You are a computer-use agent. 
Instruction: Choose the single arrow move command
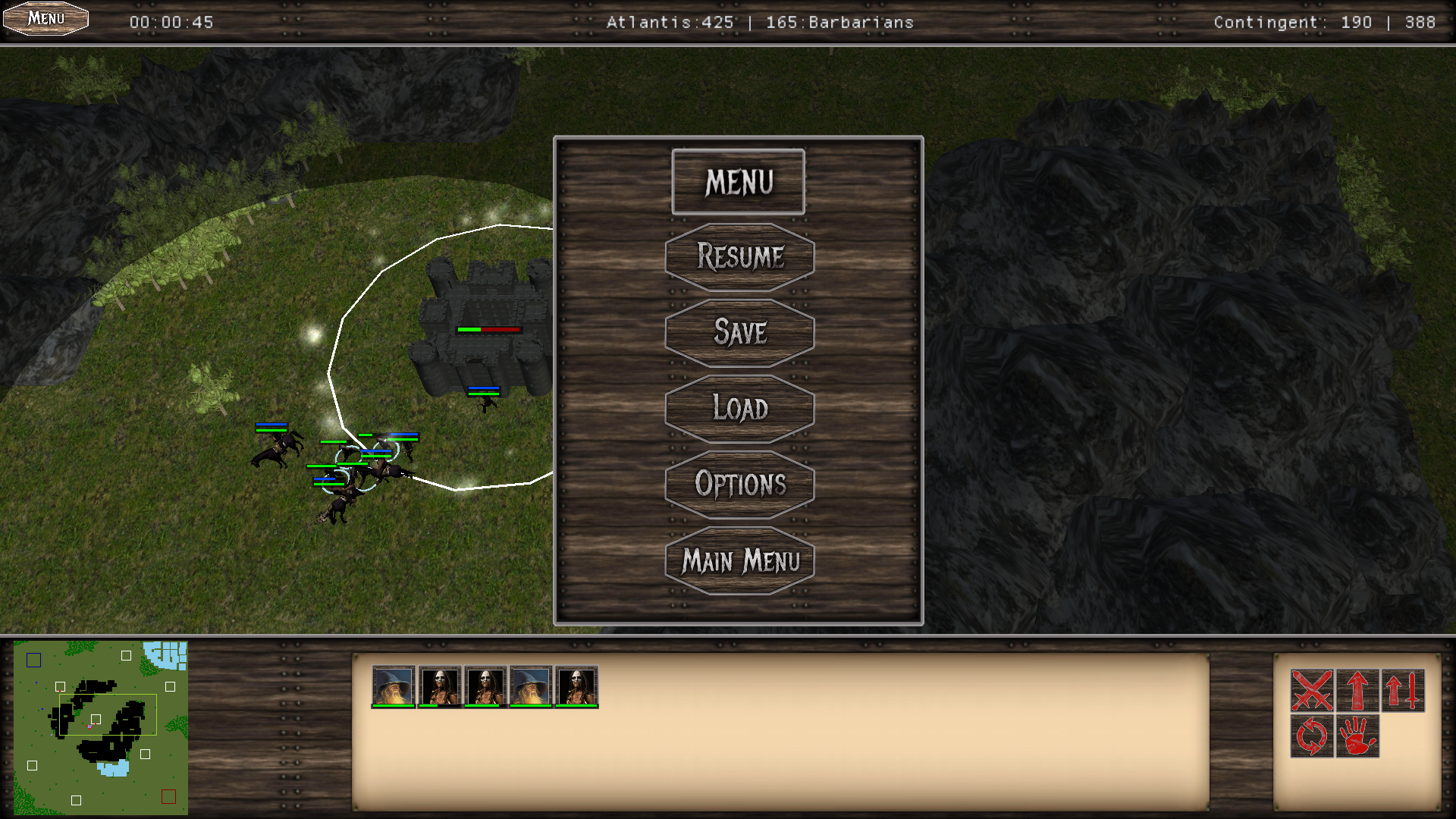point(1357,690)
